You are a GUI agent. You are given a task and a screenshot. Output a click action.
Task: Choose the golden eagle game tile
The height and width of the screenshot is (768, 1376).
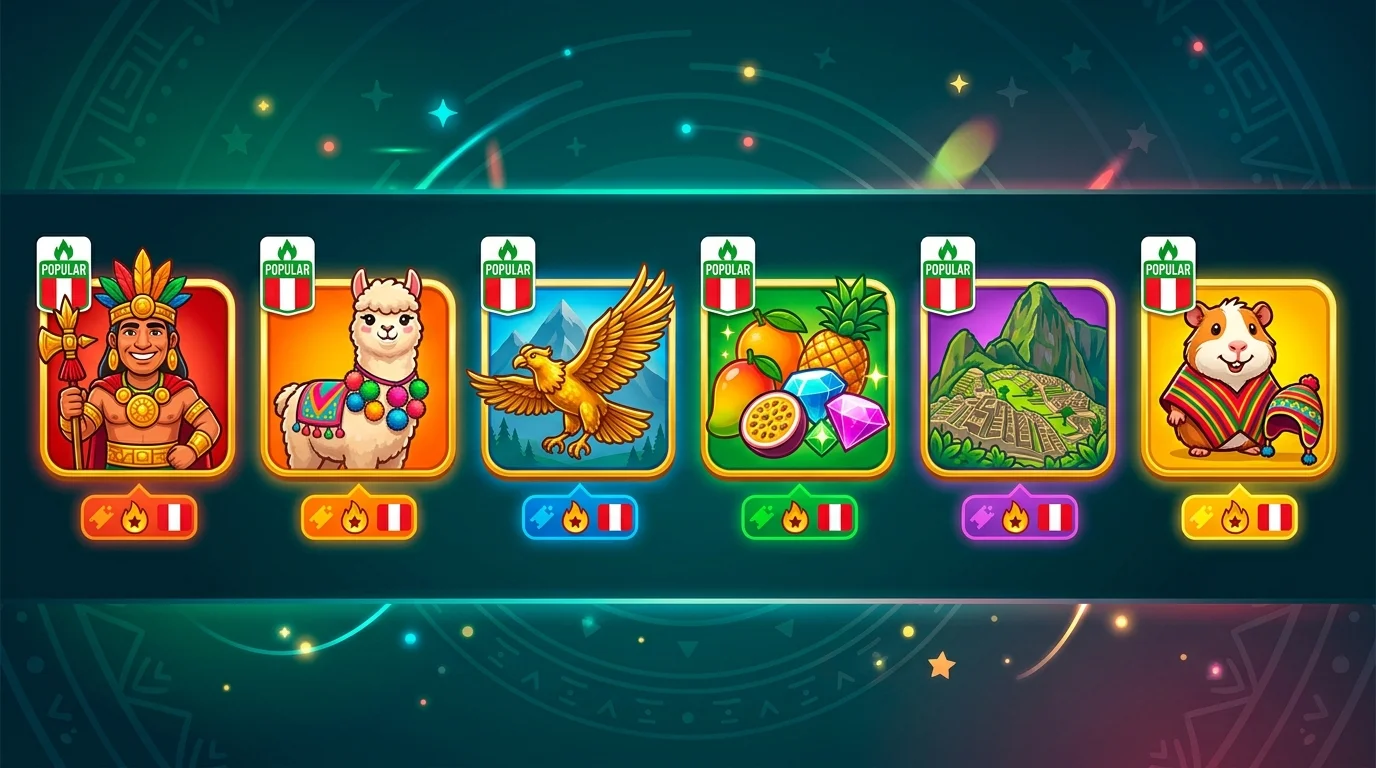tap(578, 377)
